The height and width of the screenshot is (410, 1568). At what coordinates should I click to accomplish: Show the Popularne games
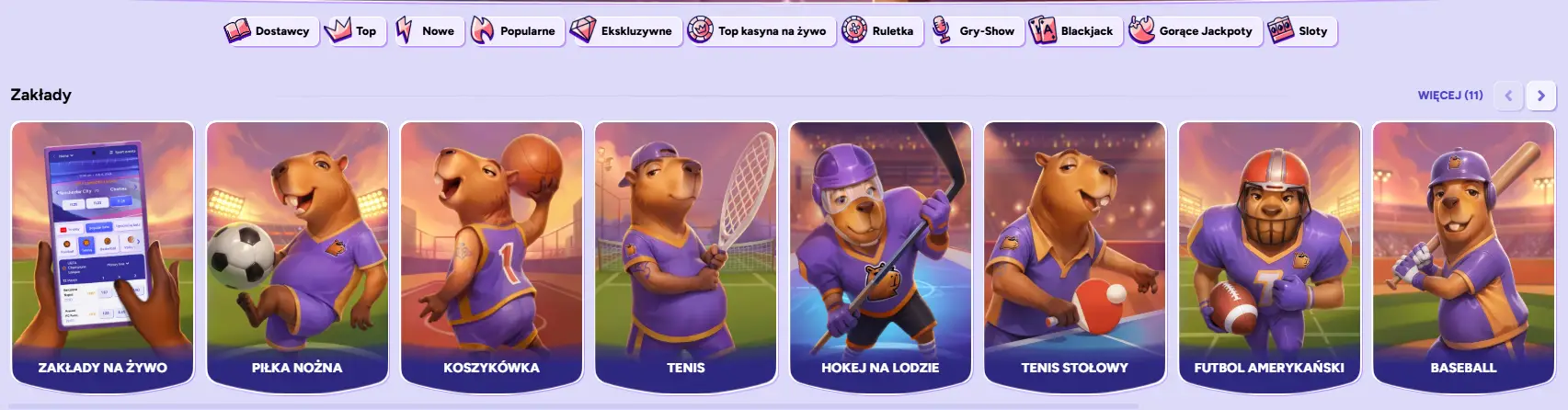pos(515,31)
